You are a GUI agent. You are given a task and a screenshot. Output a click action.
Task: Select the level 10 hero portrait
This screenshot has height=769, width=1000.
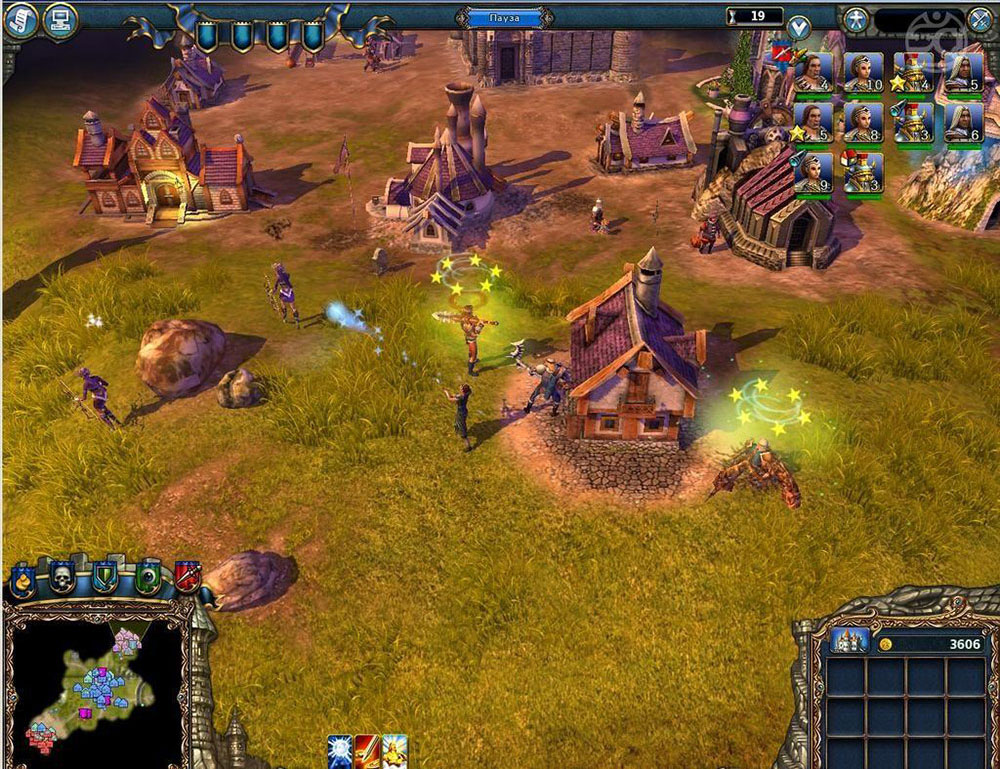[x=863, y=72]
